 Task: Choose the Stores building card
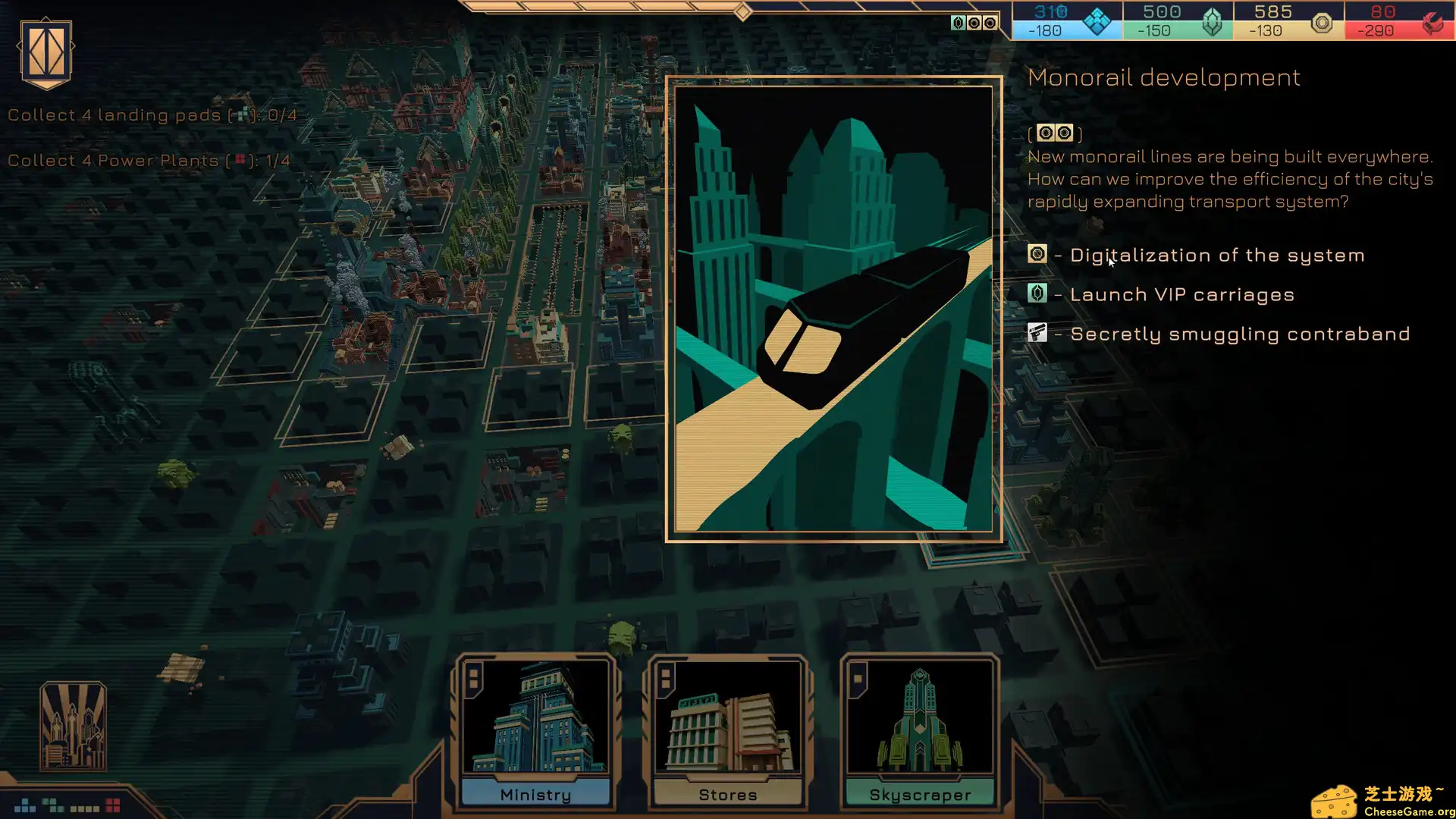pos(728,732)
